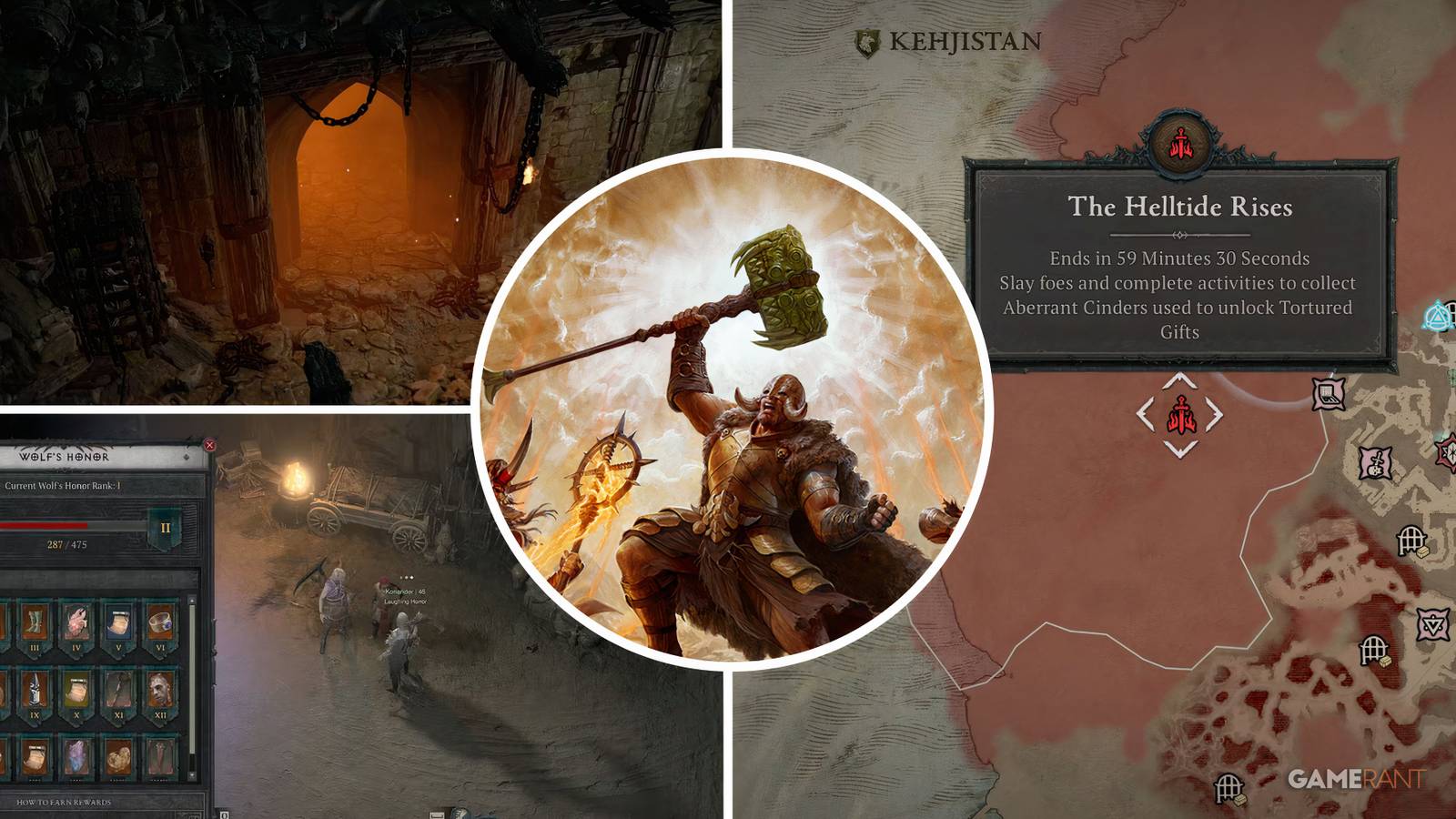Select the rank VI ring reward icon

tap(161, 623)
